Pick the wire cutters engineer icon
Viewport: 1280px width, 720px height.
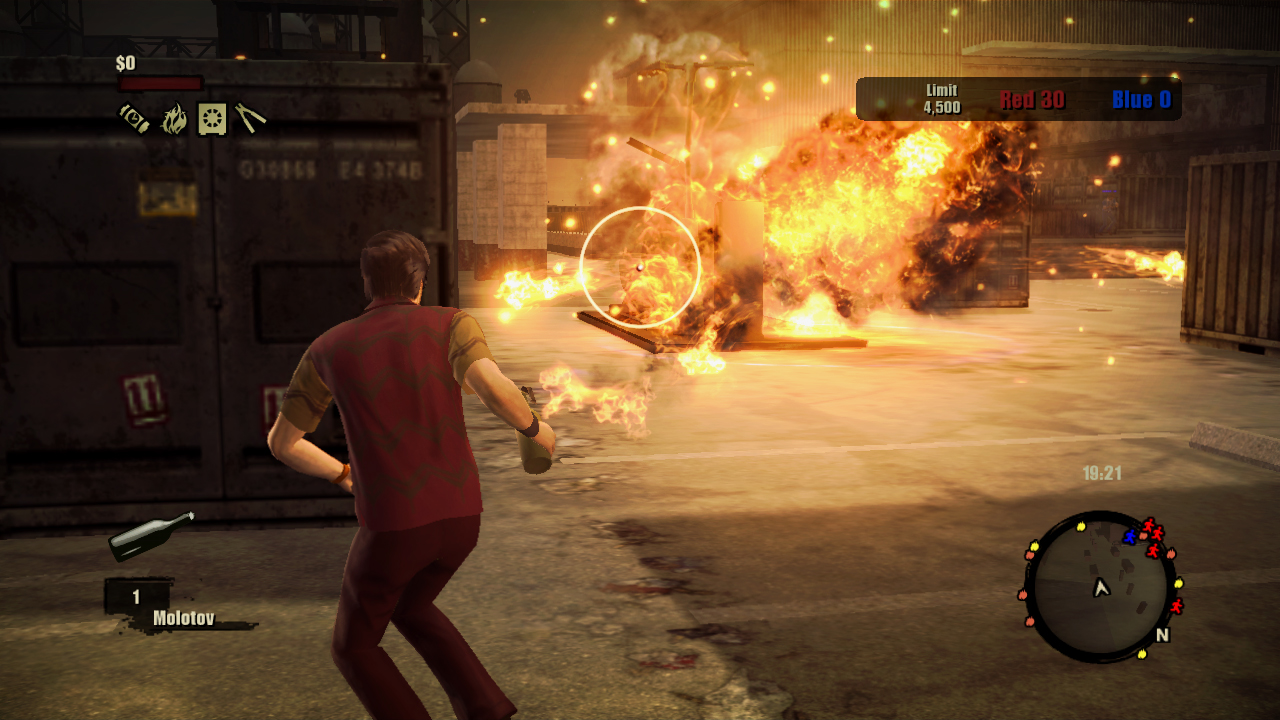[250, 118]
